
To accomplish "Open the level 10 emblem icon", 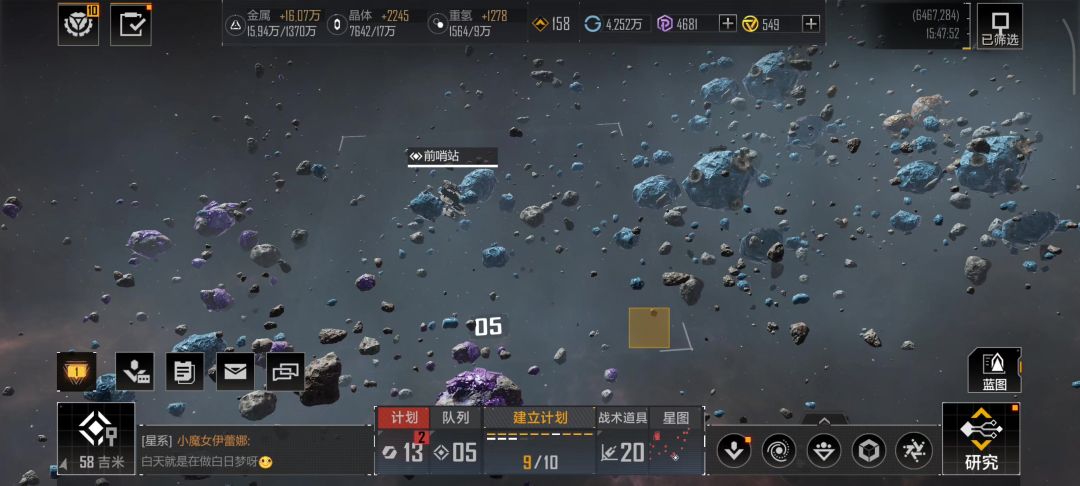I will coord(78,25).
